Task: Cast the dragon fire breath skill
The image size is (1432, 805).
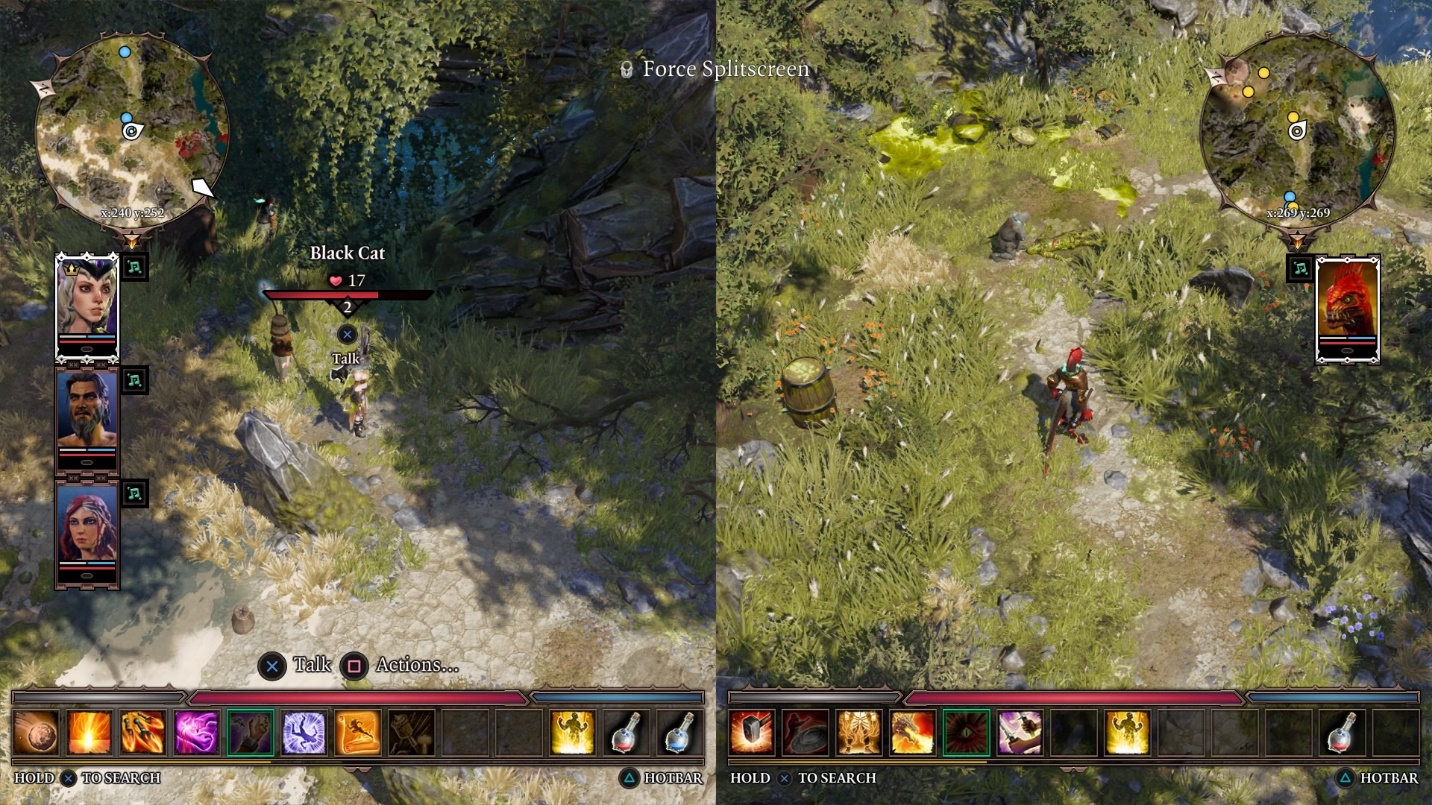Action: click(x=913, y=732)
